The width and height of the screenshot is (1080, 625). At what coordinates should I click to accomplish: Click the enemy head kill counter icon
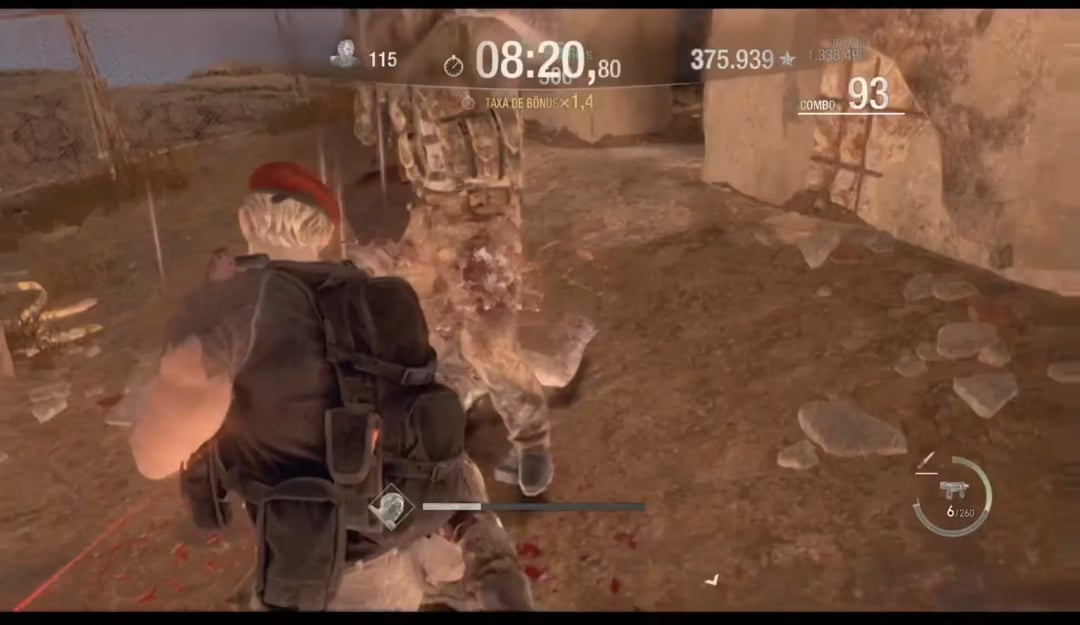tap(345, 55)
